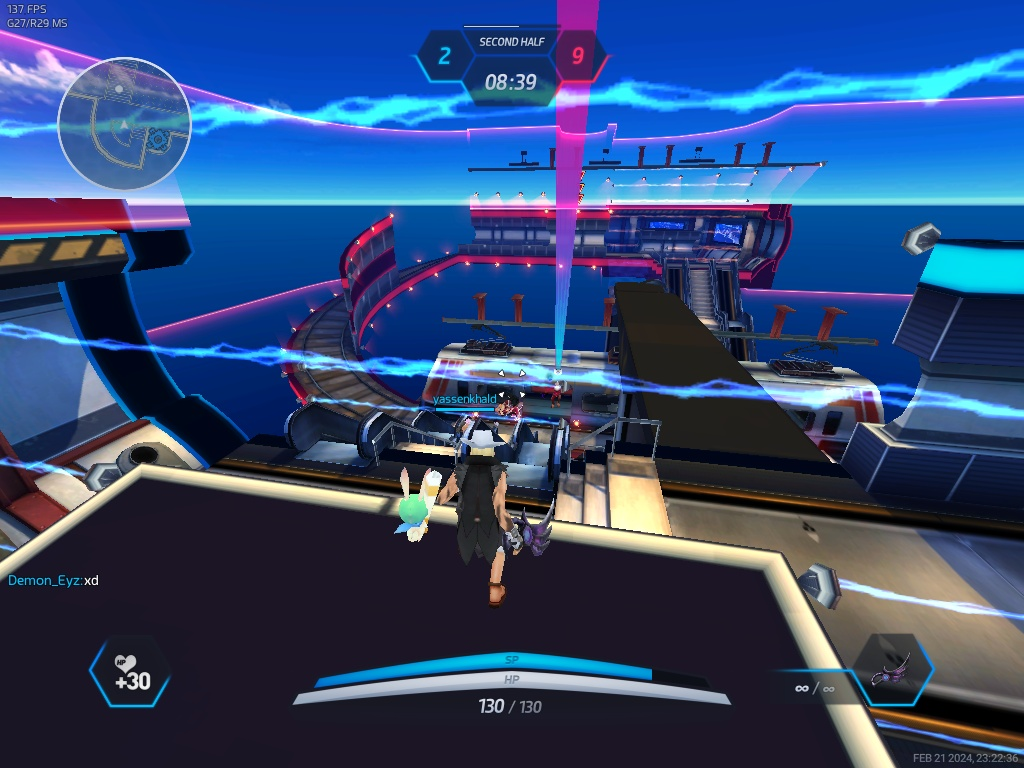Select the purple claw weapon icon
The image size is (1024, 768).
[894, 670]
